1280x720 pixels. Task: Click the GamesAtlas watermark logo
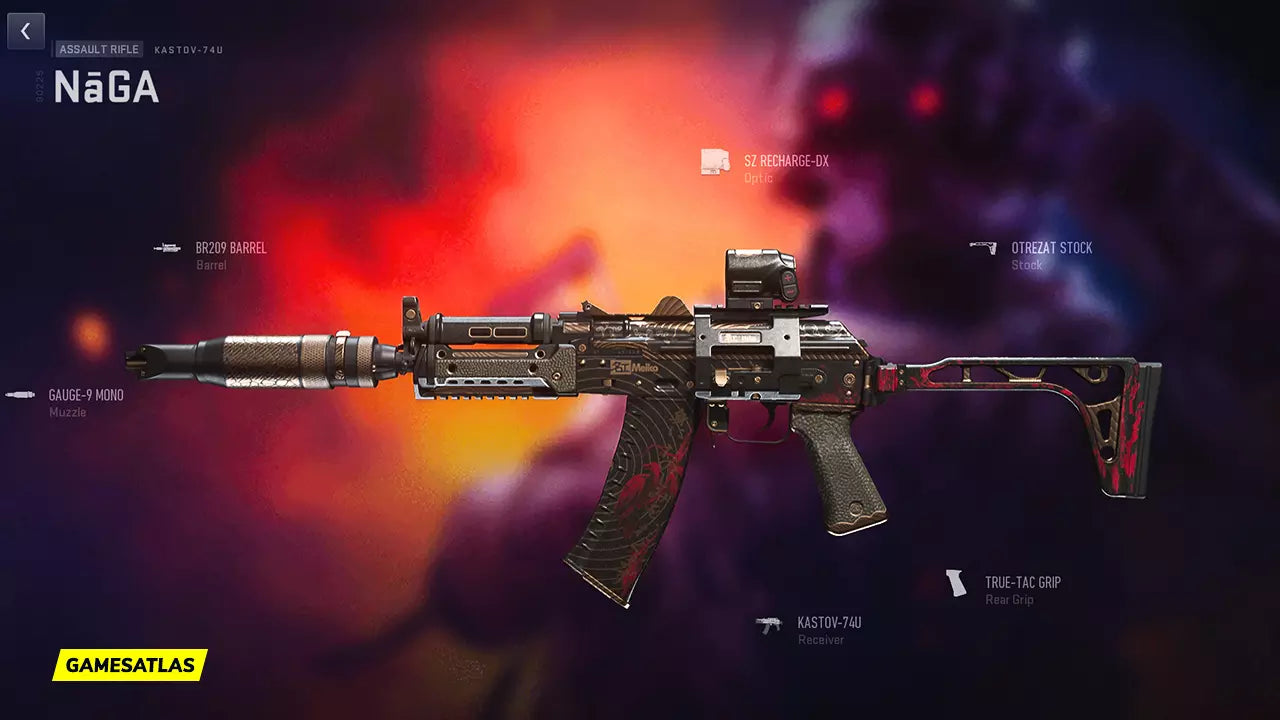[x=130, y=665]
